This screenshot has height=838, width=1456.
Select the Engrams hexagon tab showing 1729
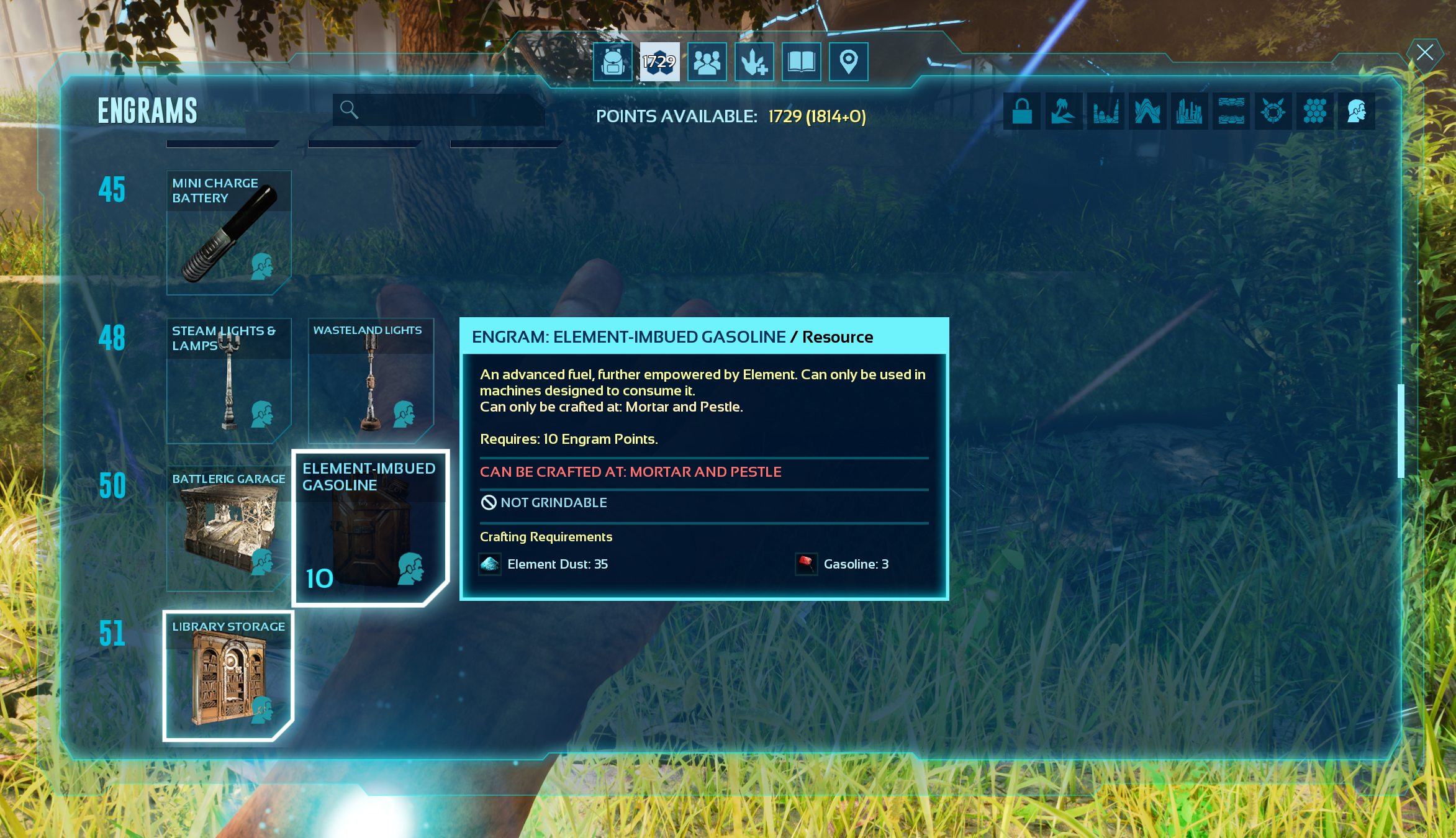tap(659, 61)
